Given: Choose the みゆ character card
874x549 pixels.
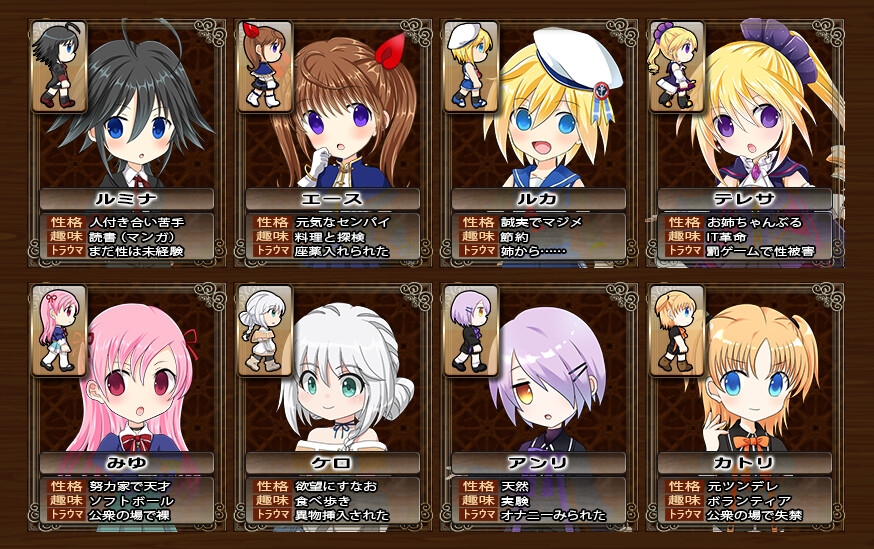Looking at the screenshot, I should pos(128,405).
